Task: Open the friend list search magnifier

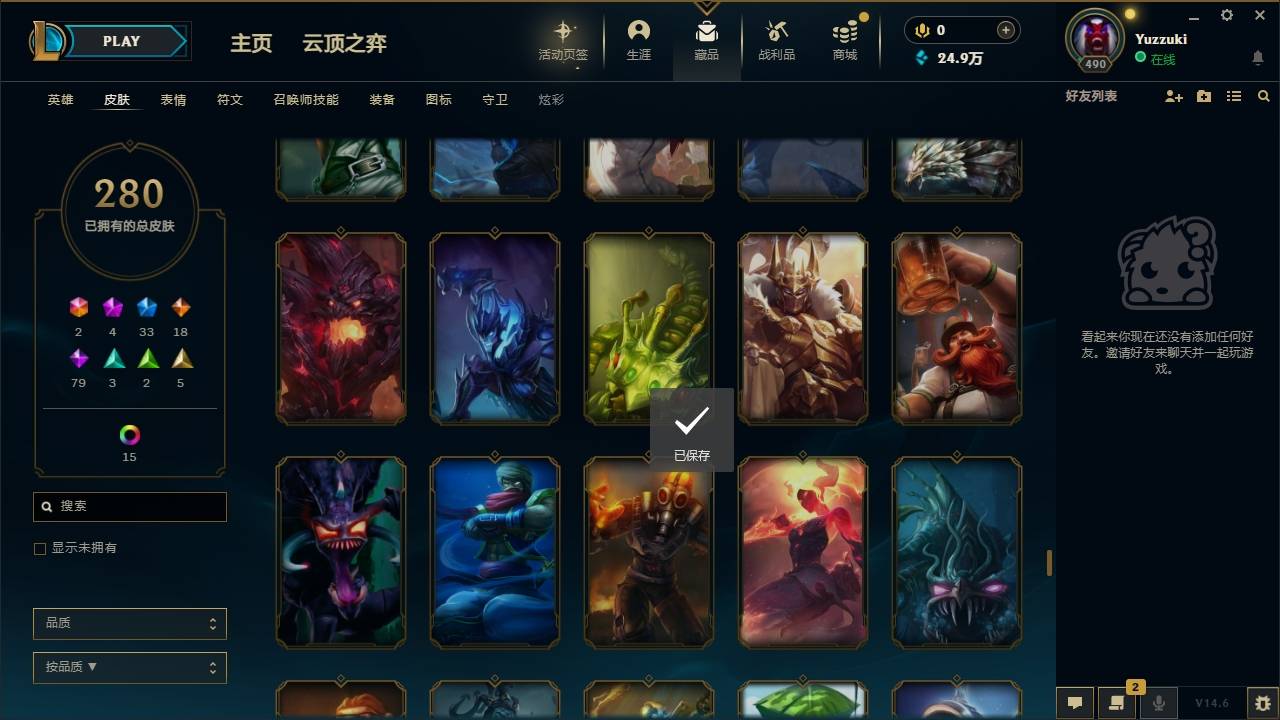Action: point(1264,96)
